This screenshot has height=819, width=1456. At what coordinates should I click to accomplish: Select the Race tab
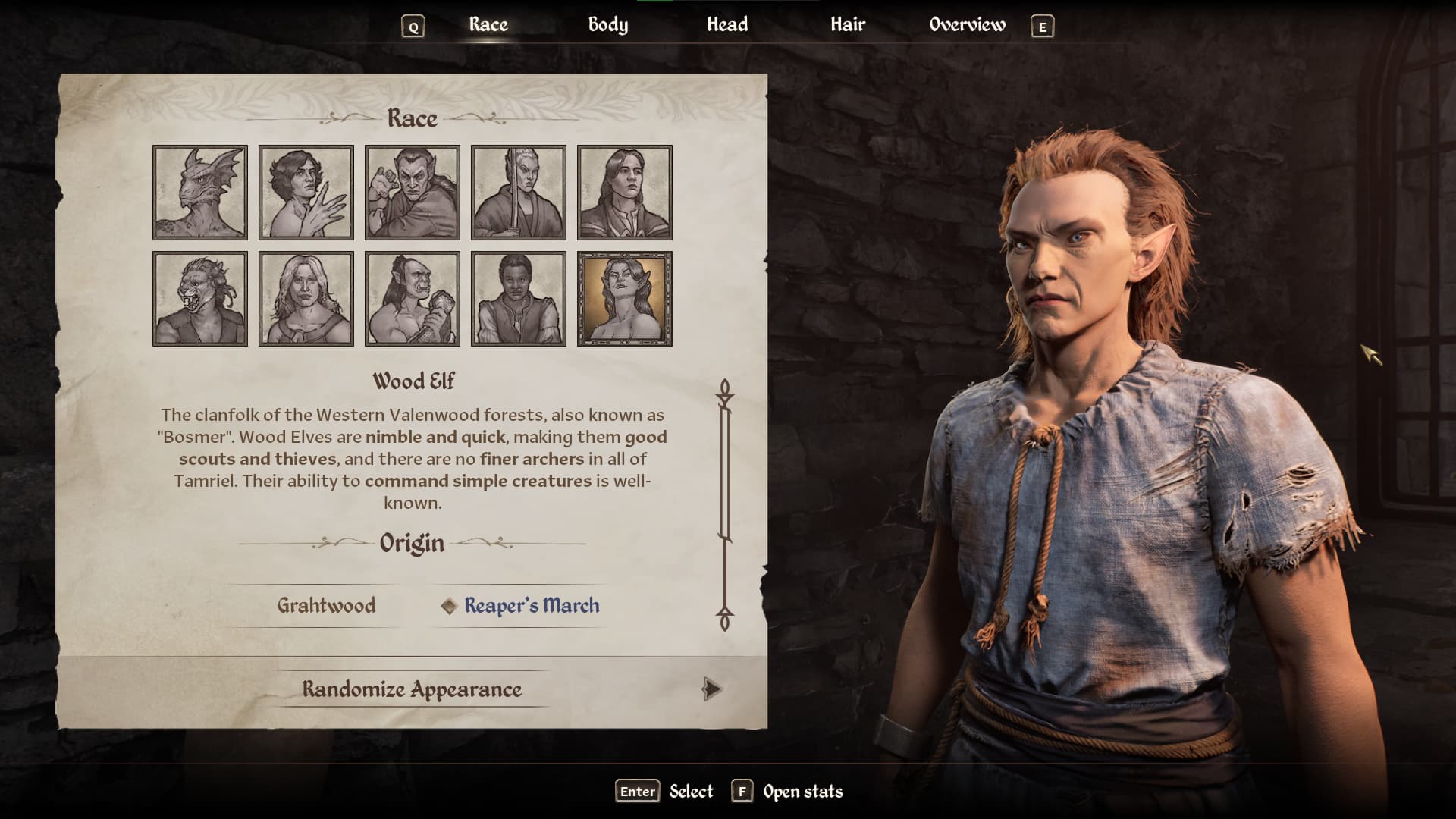point(488,25)
